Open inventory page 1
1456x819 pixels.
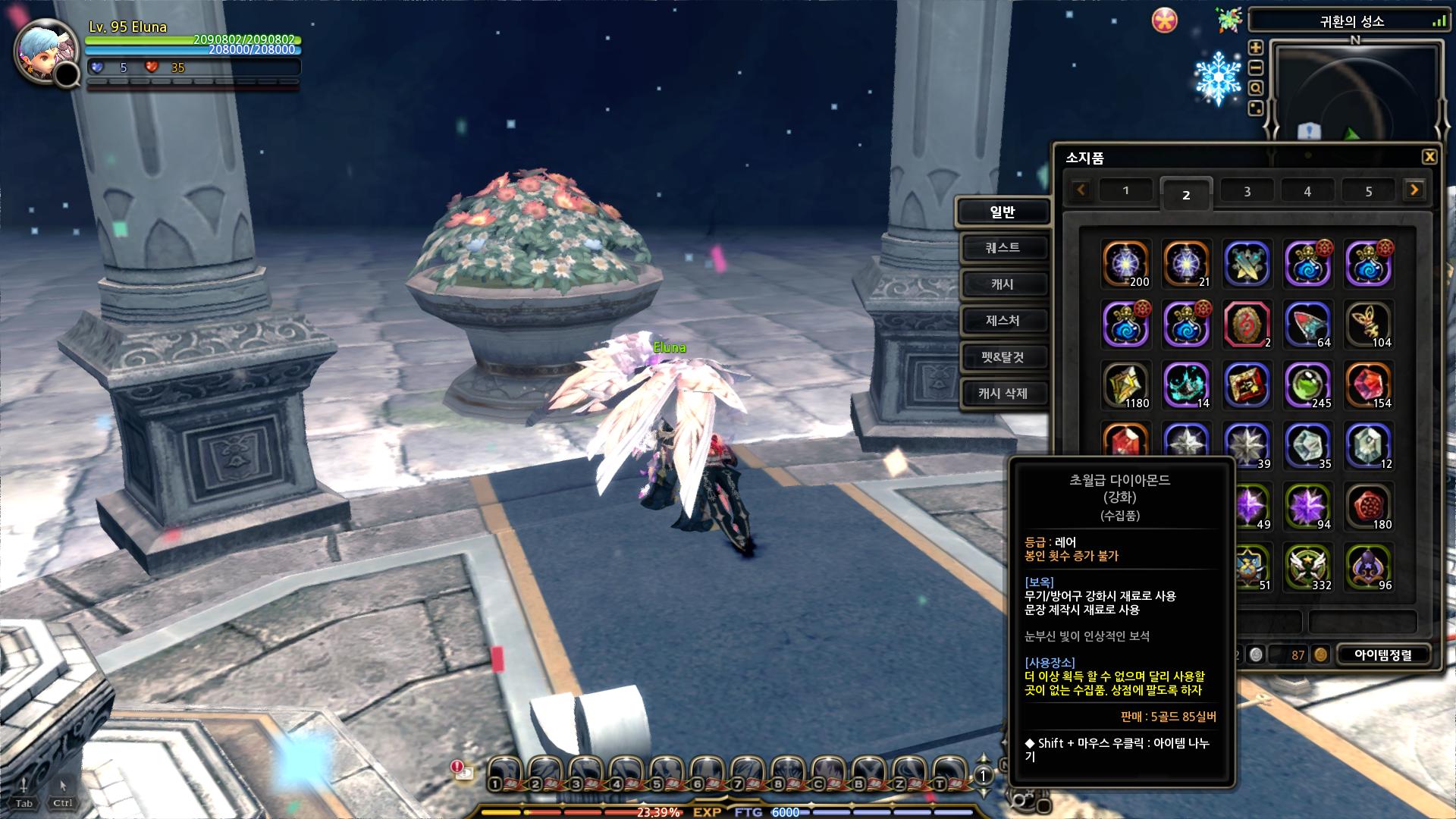(x=1125, y=191)
